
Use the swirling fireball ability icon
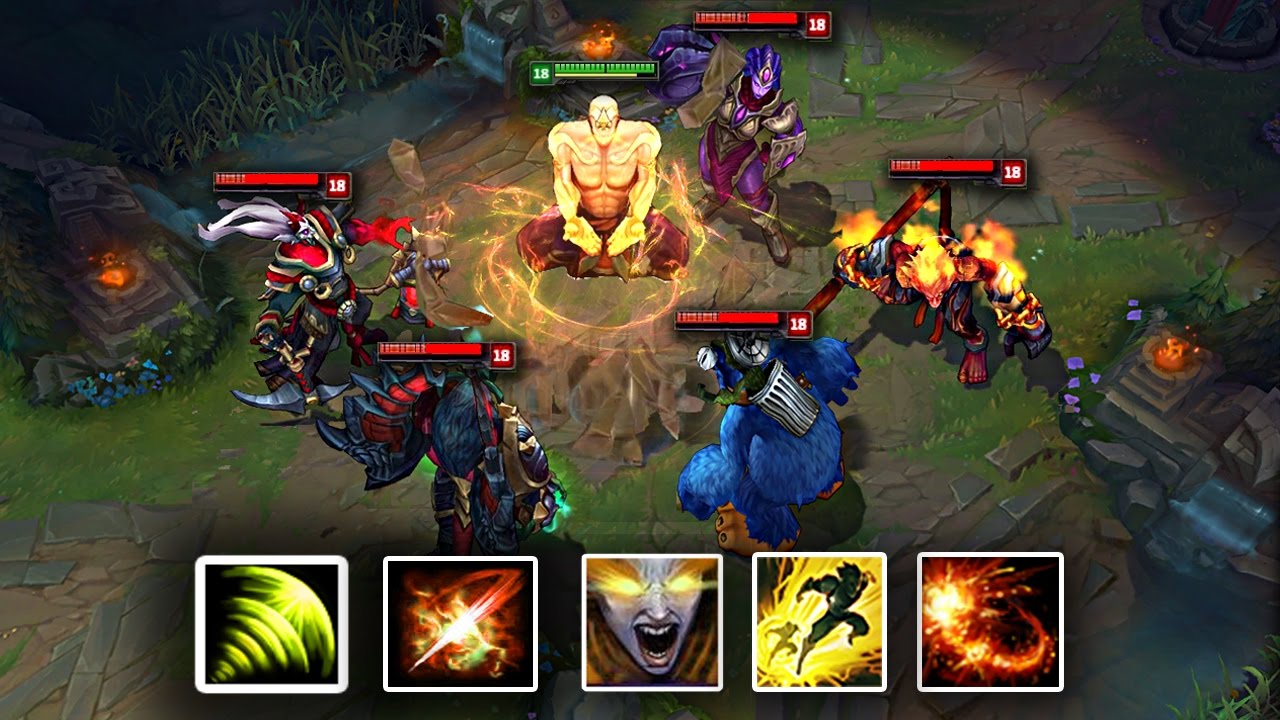[990, 622]
